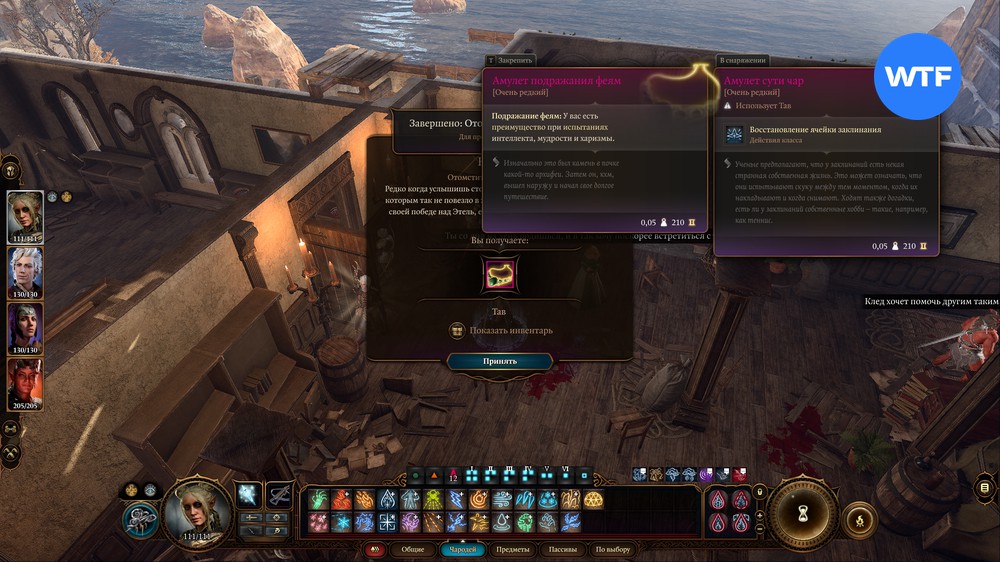The image size is (1000, 562).
Task: Select the amulet reward item slot
Action: coord(497,275)
